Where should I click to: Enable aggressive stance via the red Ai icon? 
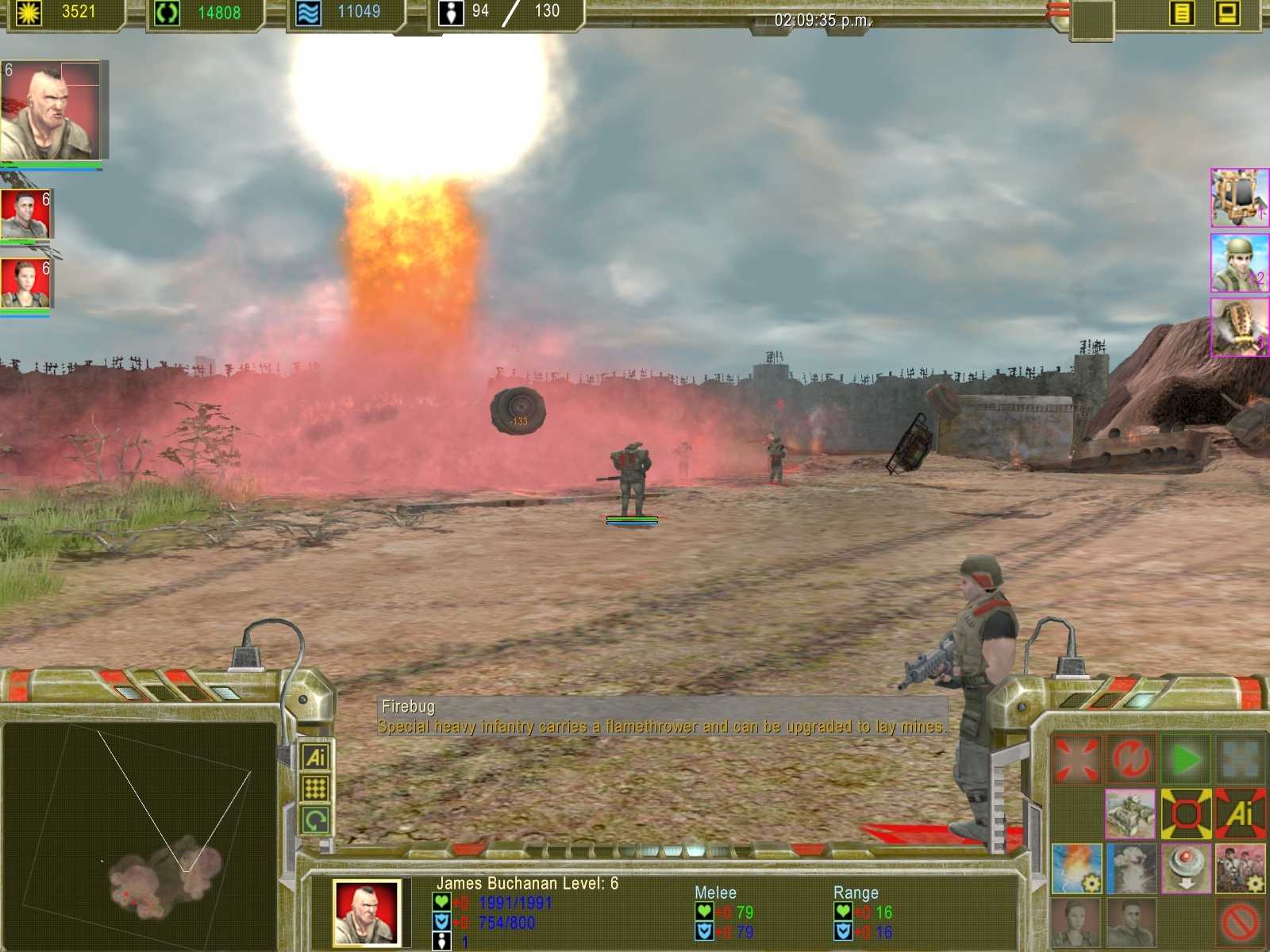[1242, 813]
